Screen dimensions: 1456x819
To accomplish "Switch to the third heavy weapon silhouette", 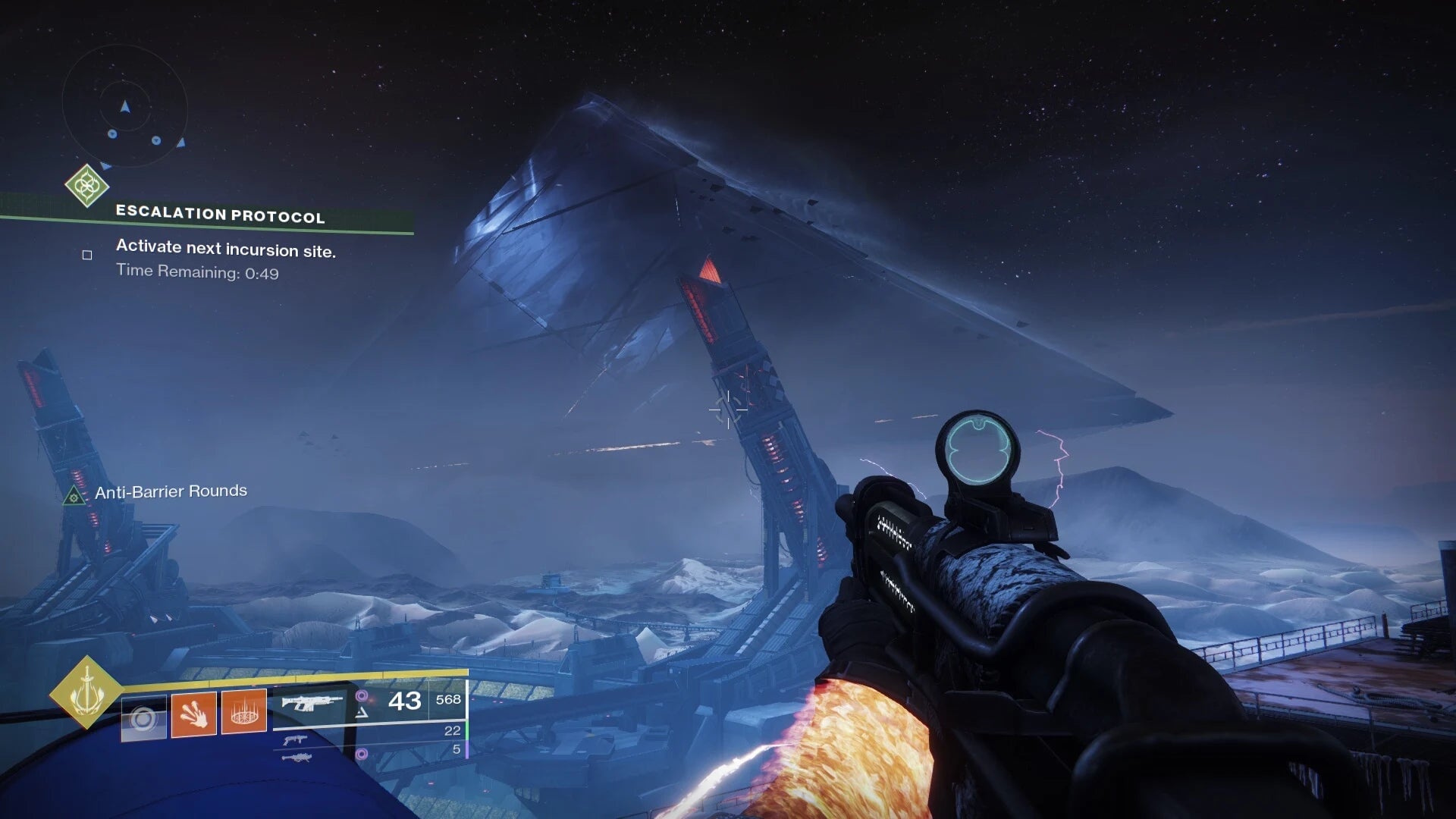I will pos(296,757).
